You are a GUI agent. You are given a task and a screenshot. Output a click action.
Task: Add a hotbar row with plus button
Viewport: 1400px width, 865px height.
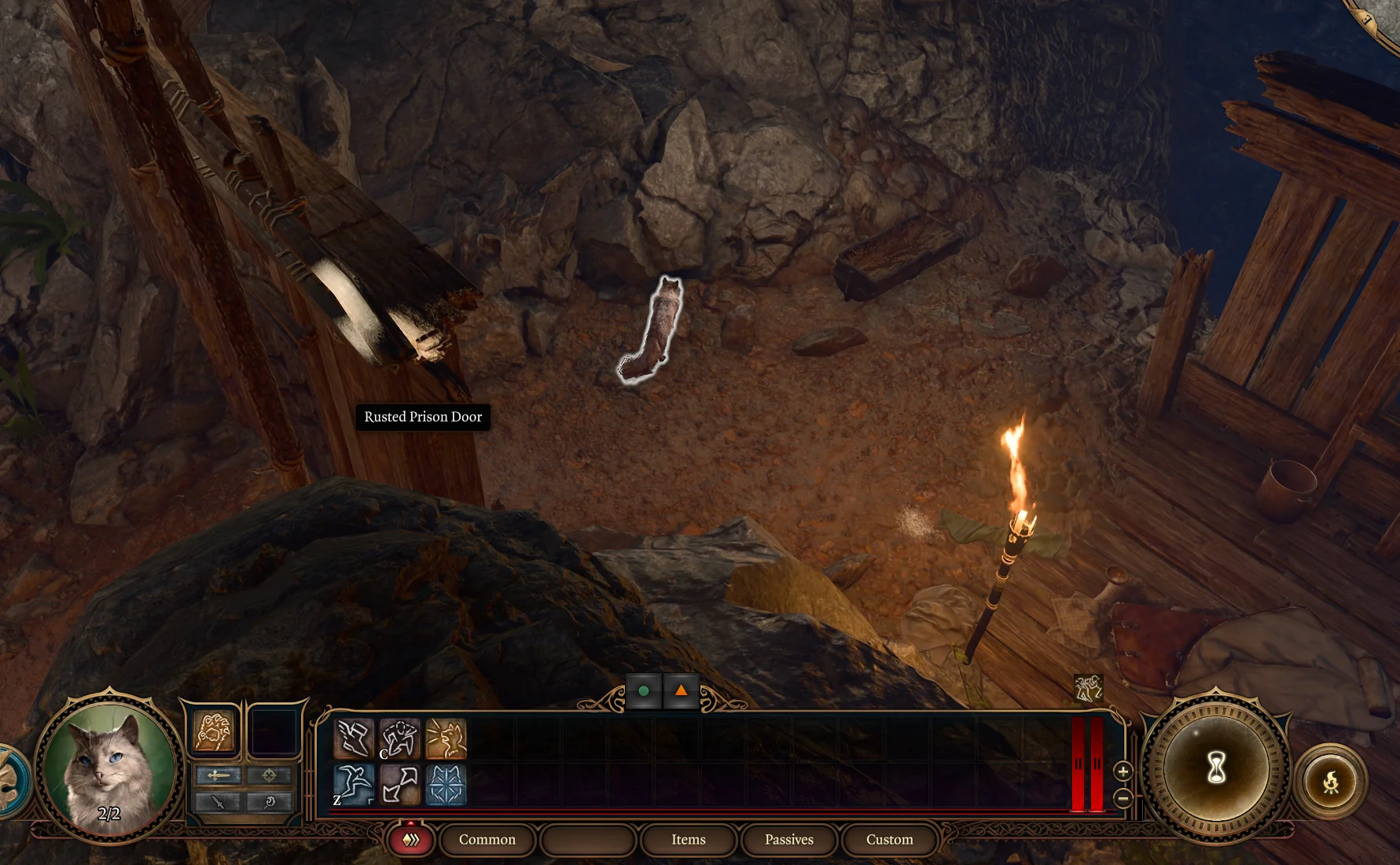pos(1123,771)
